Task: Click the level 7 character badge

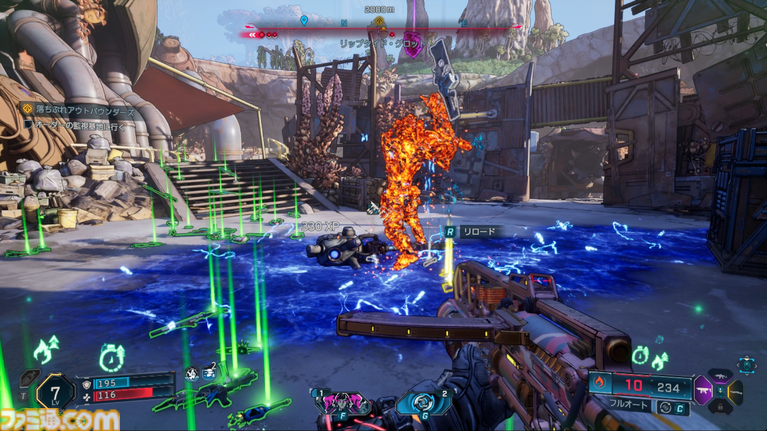Action: (x=54, y=389)
